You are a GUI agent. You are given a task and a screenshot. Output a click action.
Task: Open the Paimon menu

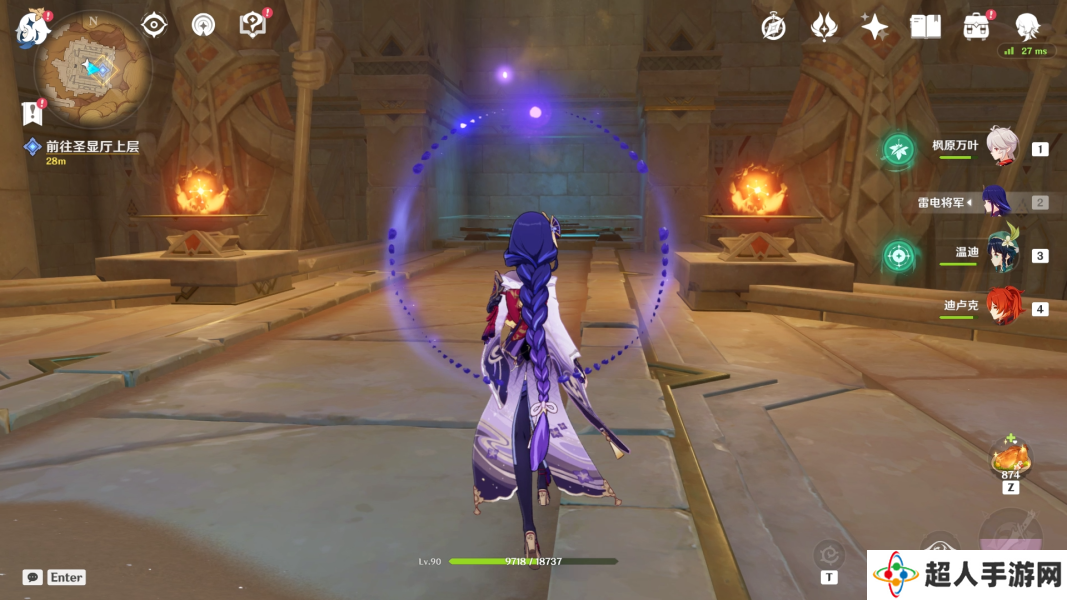[x=32, y=29]
